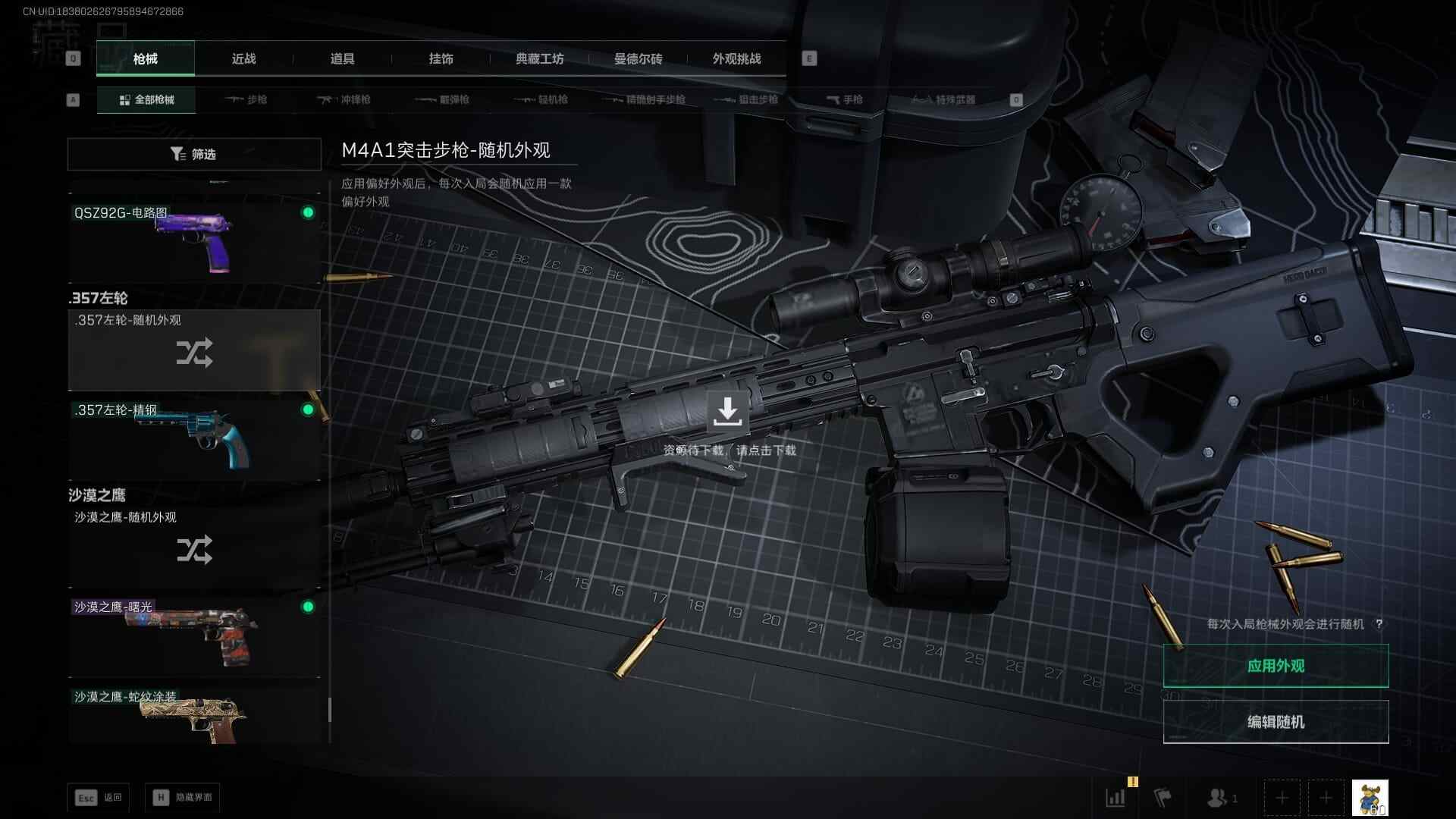Show the 手枪 pistol category
The height and width of the screenshot is (819, 1456).
845,99
